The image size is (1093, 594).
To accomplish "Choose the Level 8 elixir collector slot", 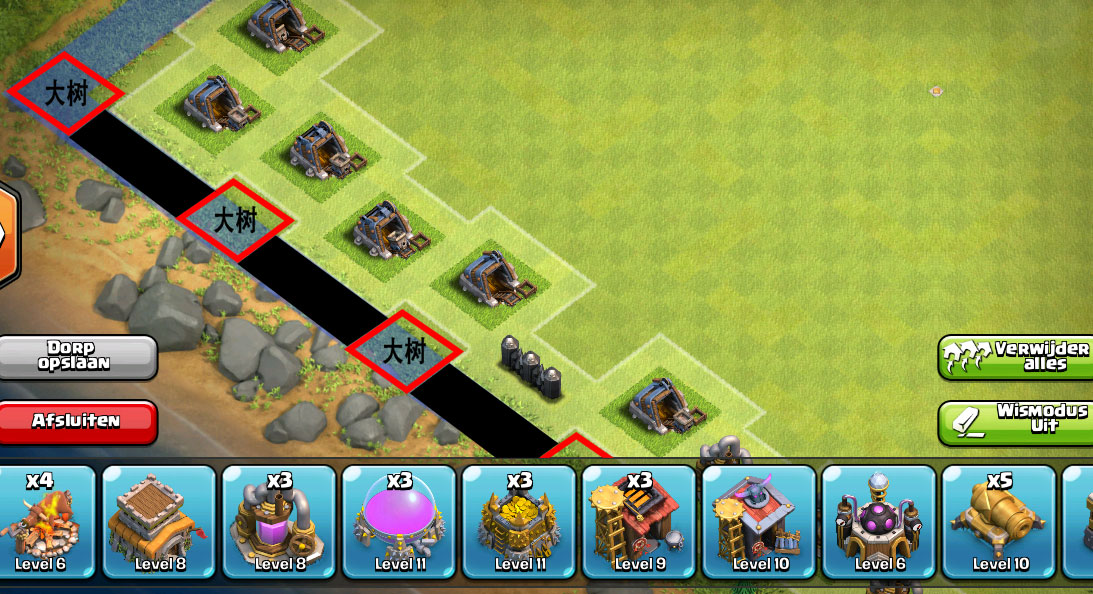I will [279, 521].
